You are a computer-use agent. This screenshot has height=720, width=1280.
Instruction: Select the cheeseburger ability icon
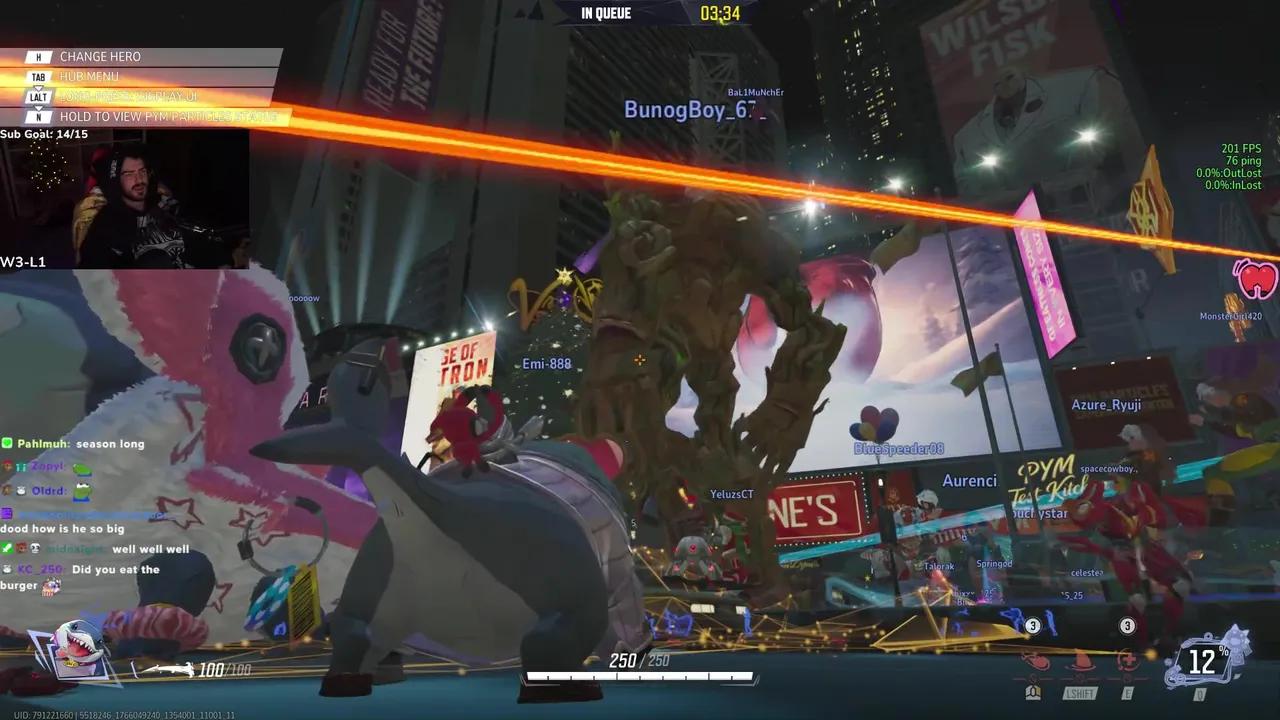click(x=1033, y=660)
